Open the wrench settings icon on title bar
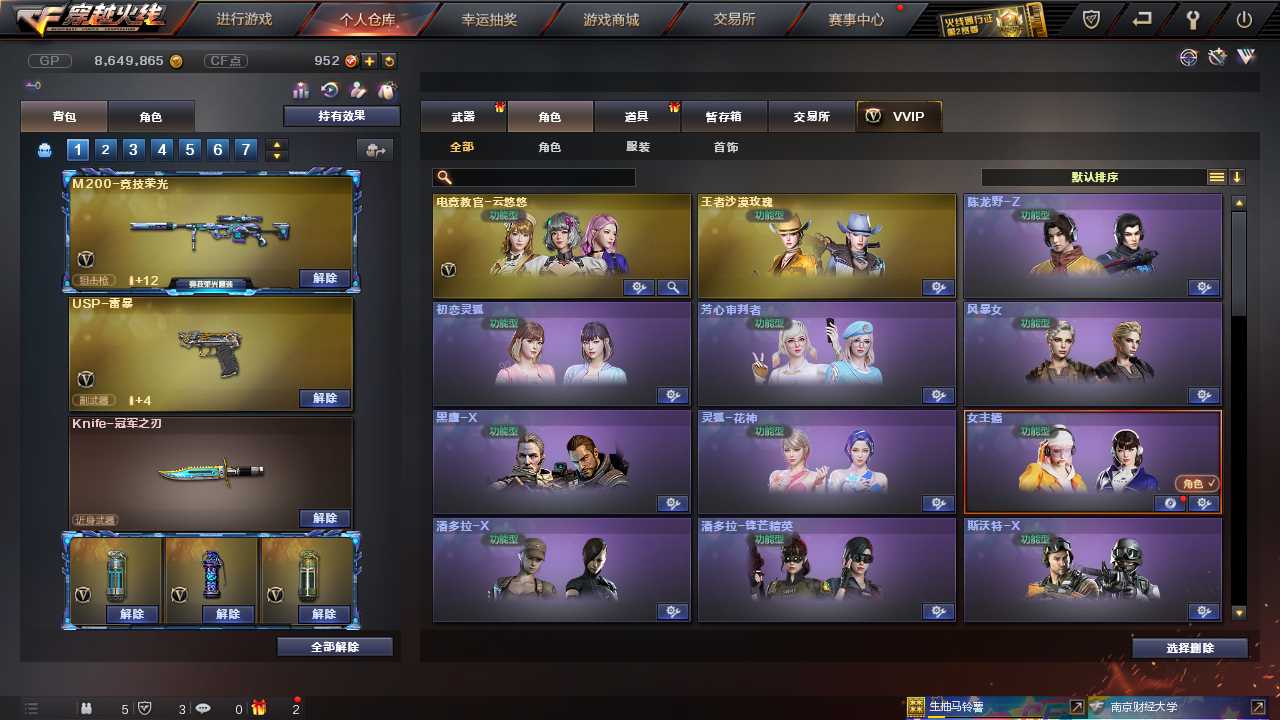Image resolution: width=1280 pixels, height=720 pixels. [1195, 19]
